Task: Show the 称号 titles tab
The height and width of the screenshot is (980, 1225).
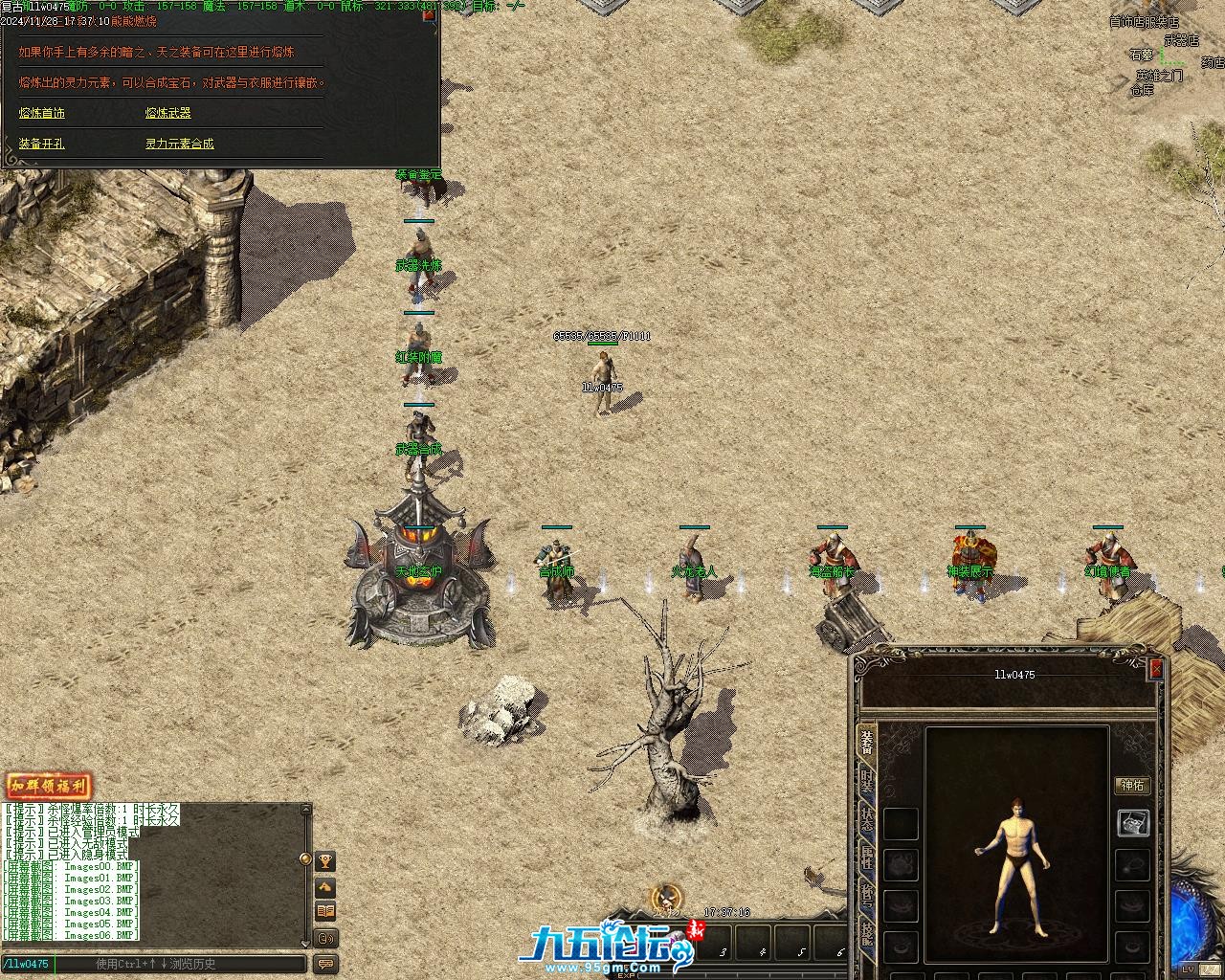Action: (867, 895)
